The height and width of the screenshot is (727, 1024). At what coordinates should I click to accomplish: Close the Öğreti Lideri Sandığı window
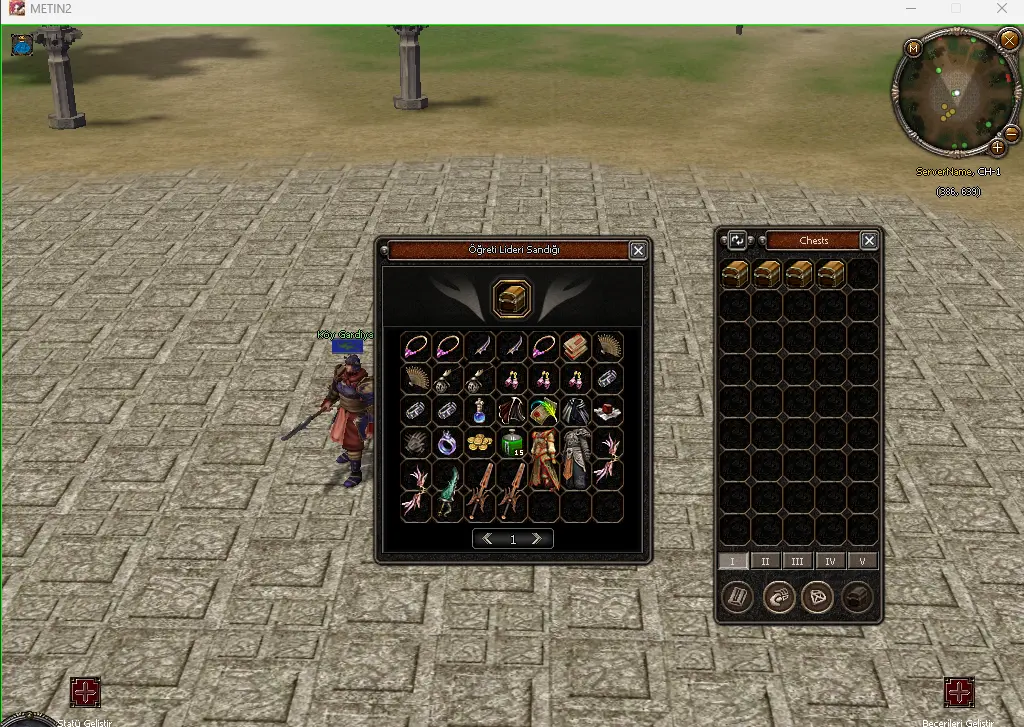coord(638,251)
